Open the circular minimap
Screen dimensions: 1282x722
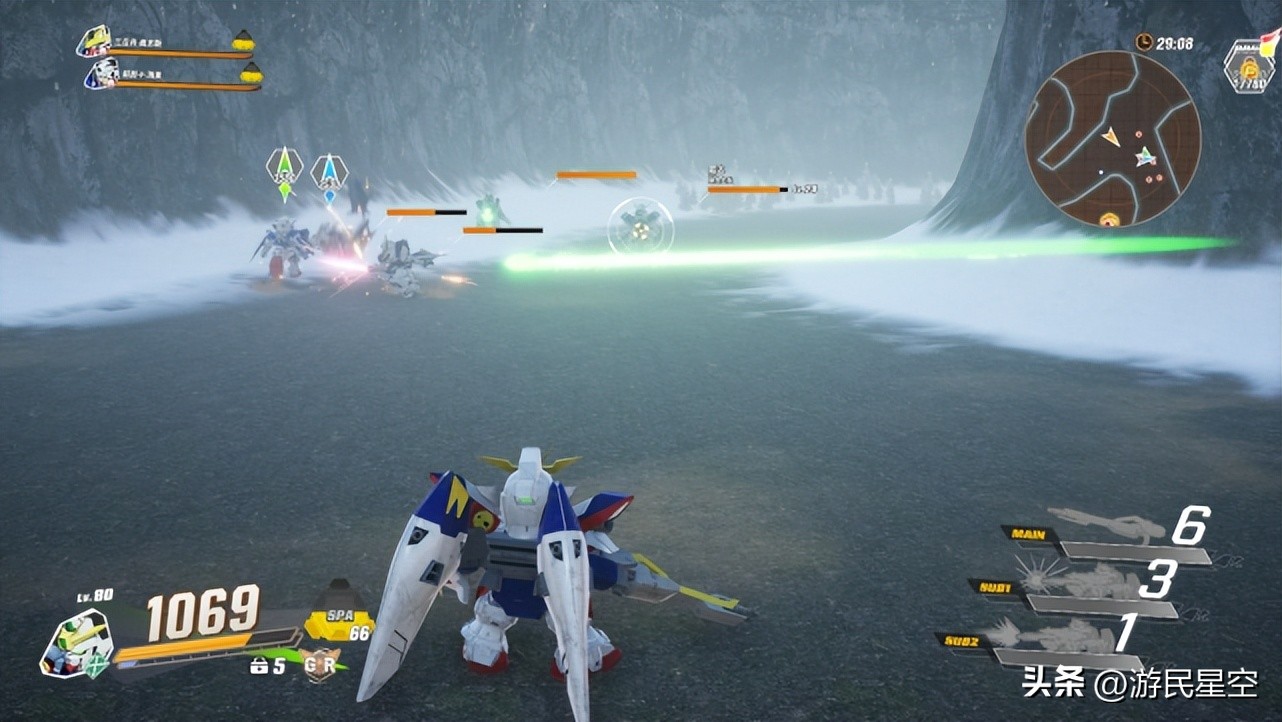pos(1112,138)
